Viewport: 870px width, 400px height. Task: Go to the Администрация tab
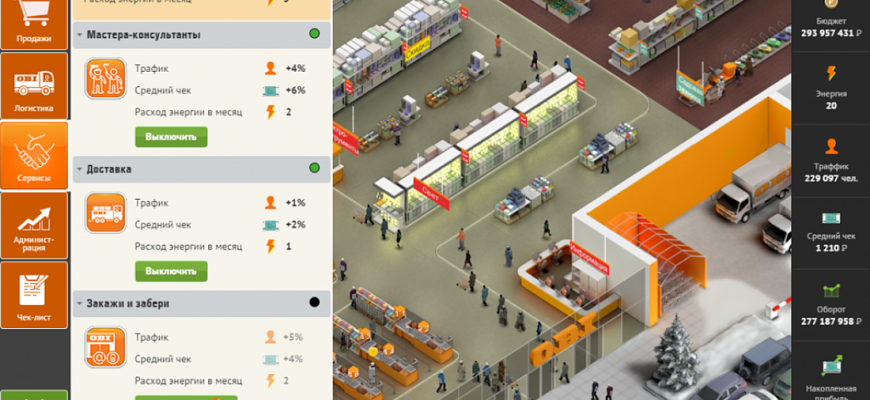tap(34, 225)
